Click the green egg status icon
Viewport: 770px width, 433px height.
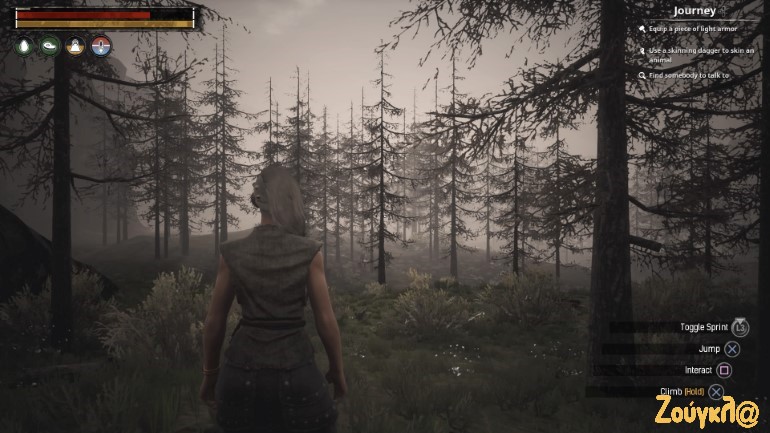[x=25, y=46]
